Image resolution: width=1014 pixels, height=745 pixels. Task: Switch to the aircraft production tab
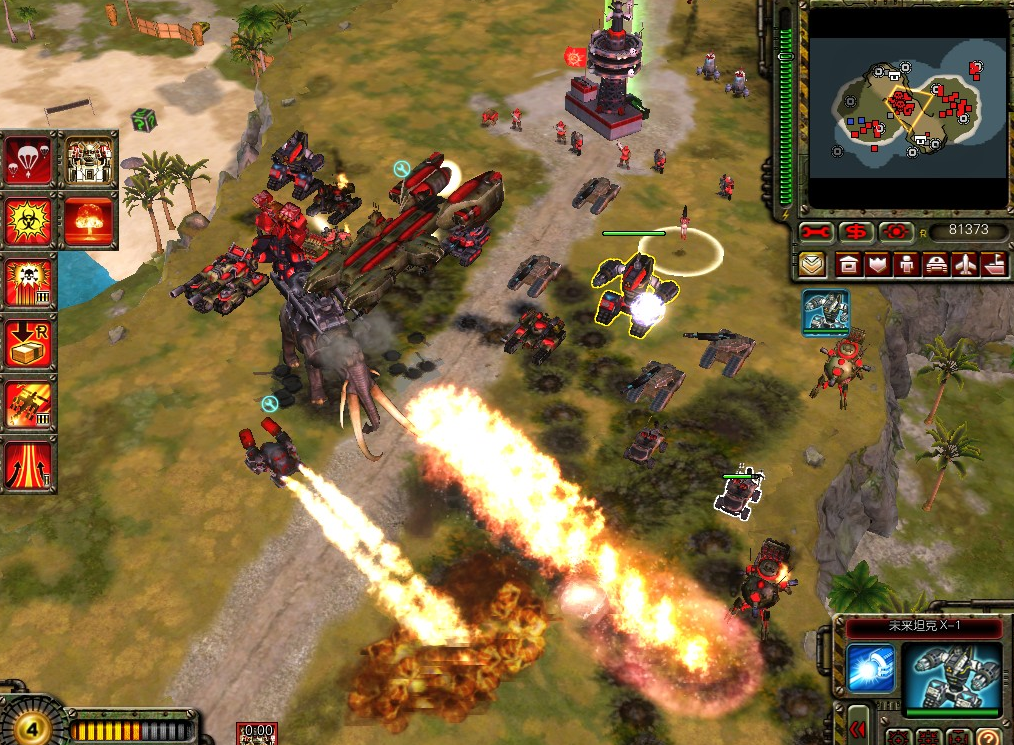[x=966, y=265]
